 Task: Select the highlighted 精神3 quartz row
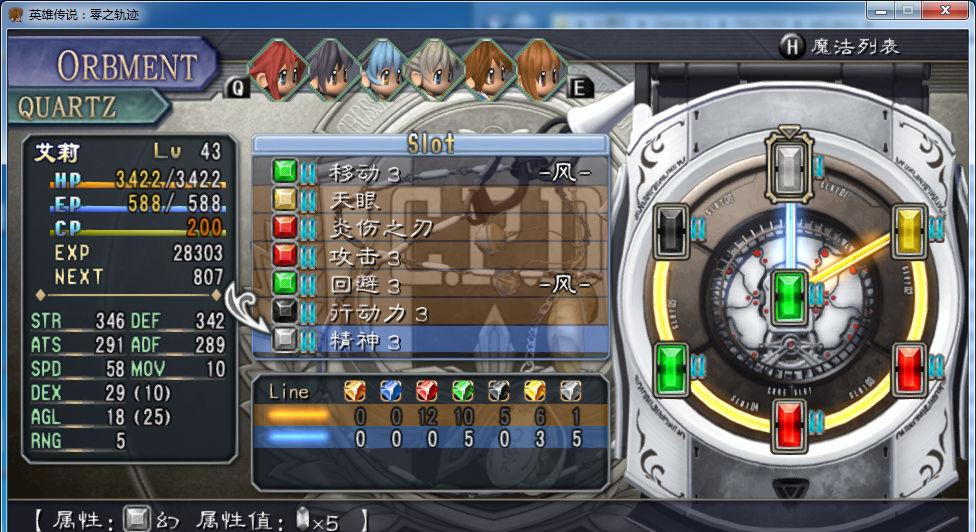430,341
